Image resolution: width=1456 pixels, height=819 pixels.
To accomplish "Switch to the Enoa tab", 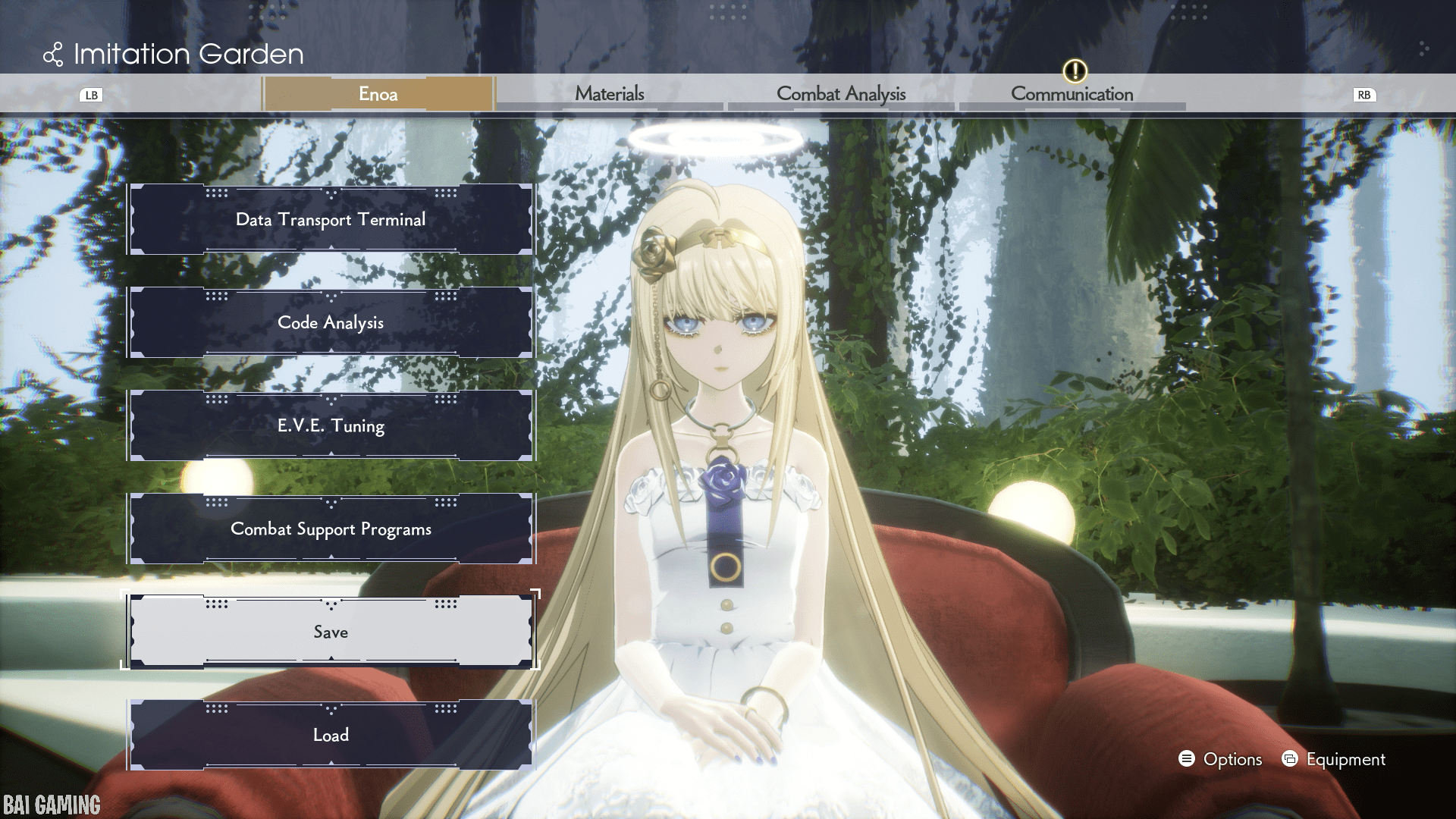I will (x=378, y=94).
